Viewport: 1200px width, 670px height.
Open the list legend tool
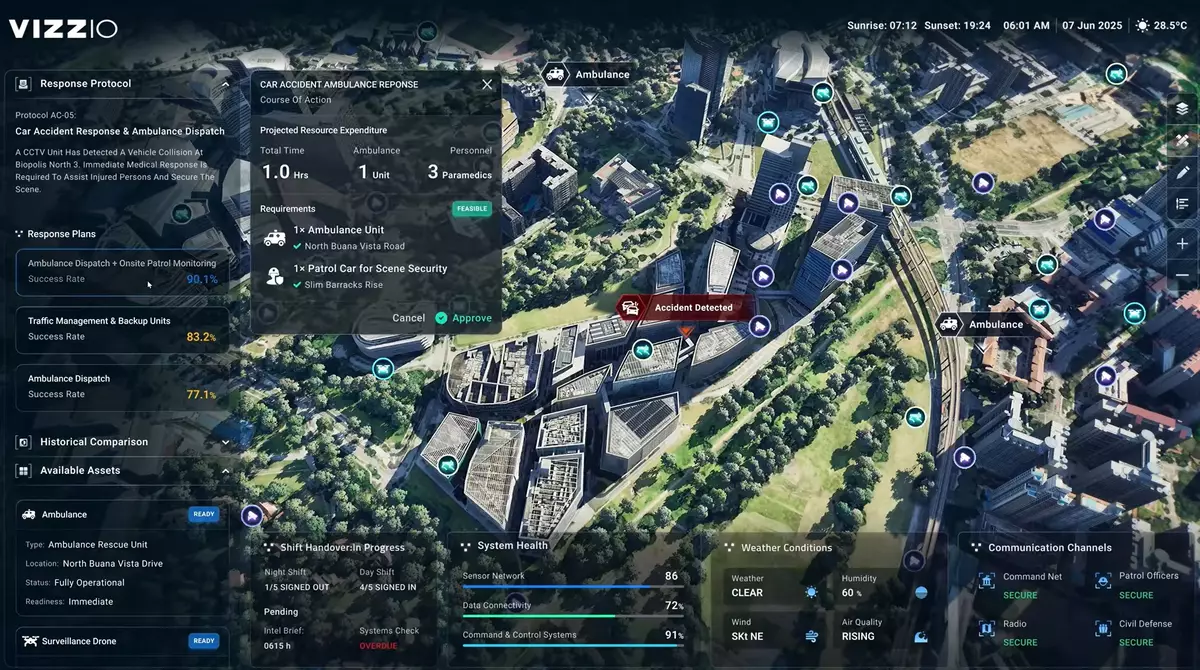point(1182,204)
